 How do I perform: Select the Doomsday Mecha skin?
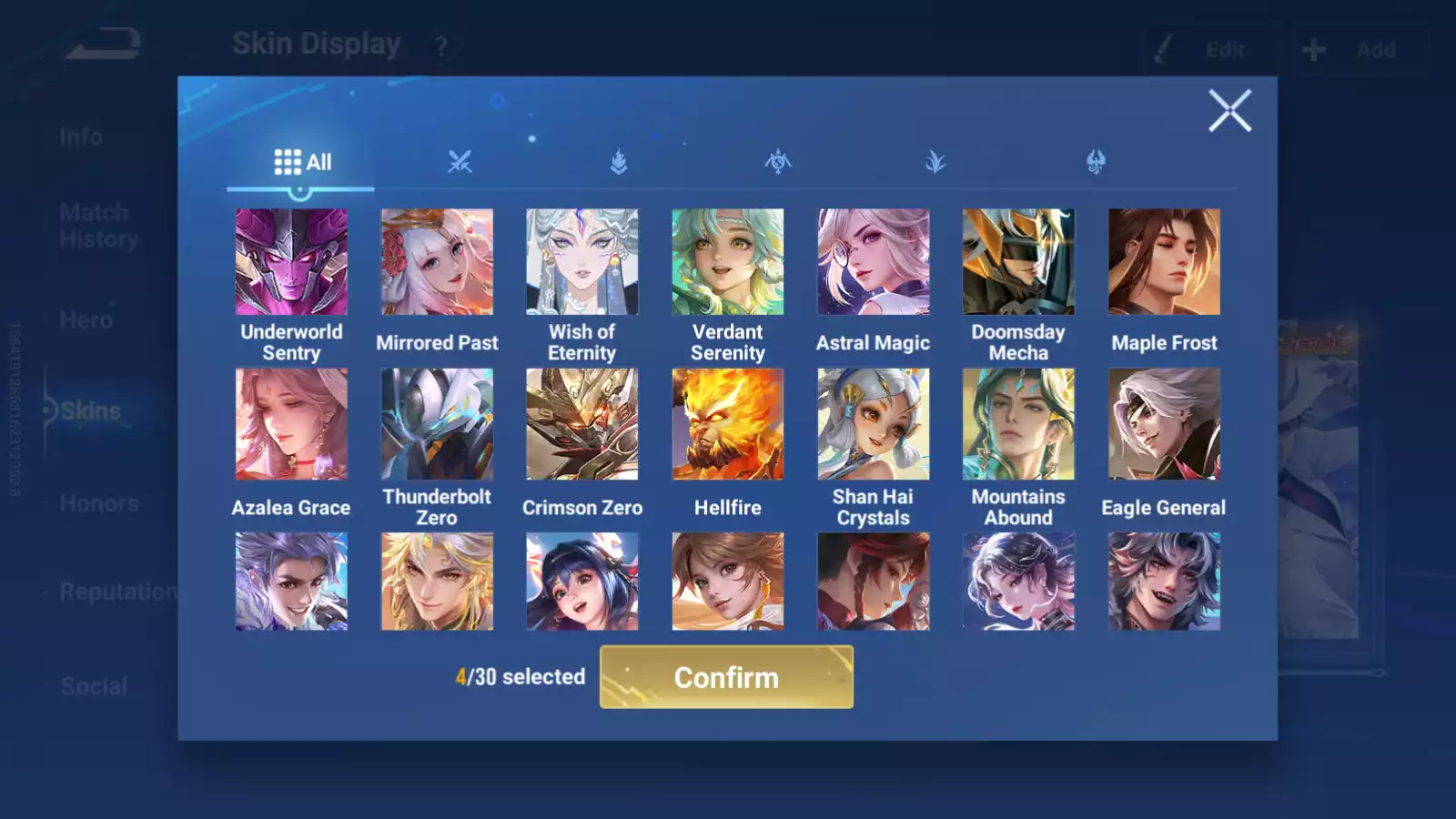tap(1018, 262)
